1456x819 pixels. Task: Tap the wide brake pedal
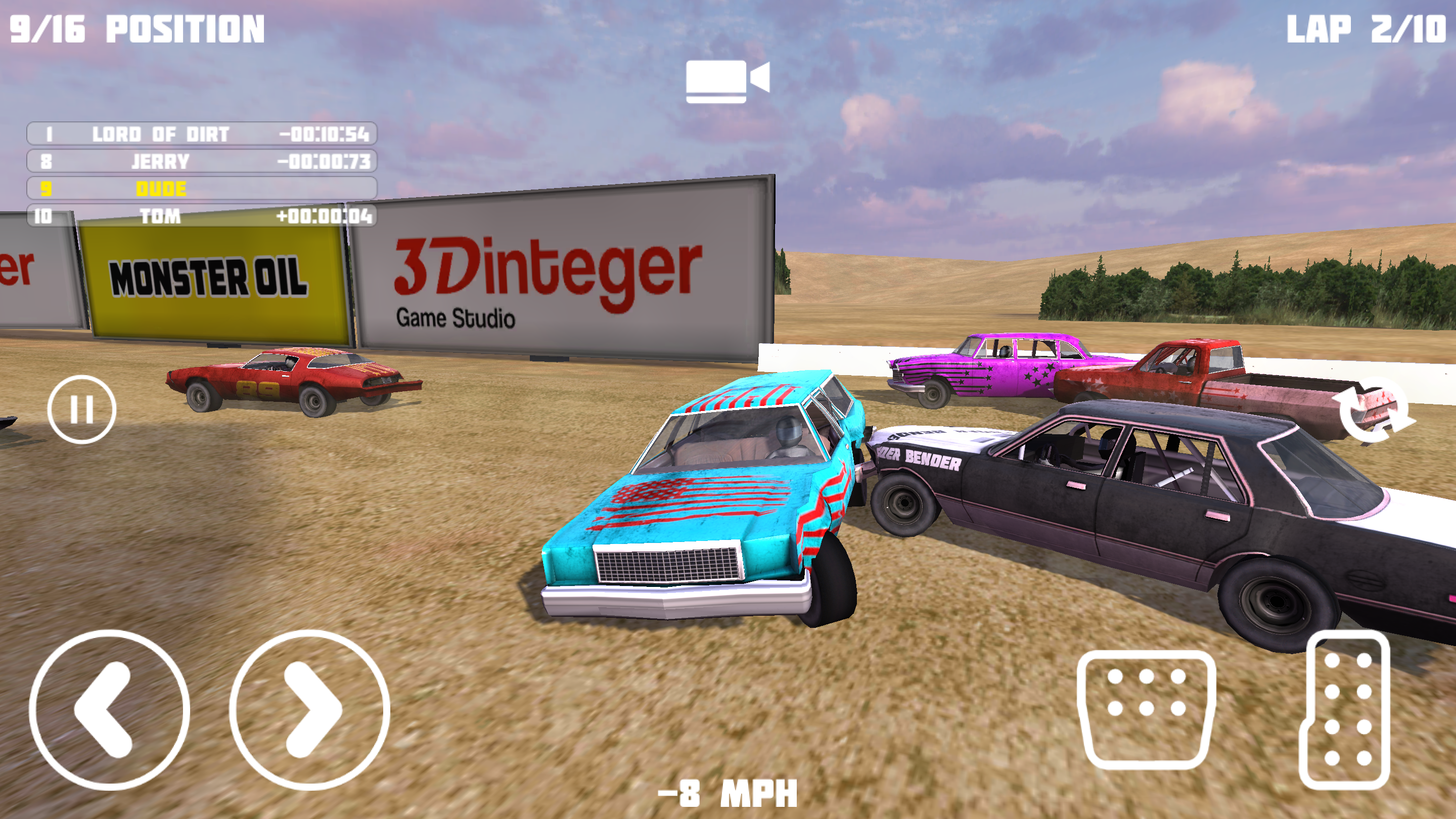[x=1146, y=709]
